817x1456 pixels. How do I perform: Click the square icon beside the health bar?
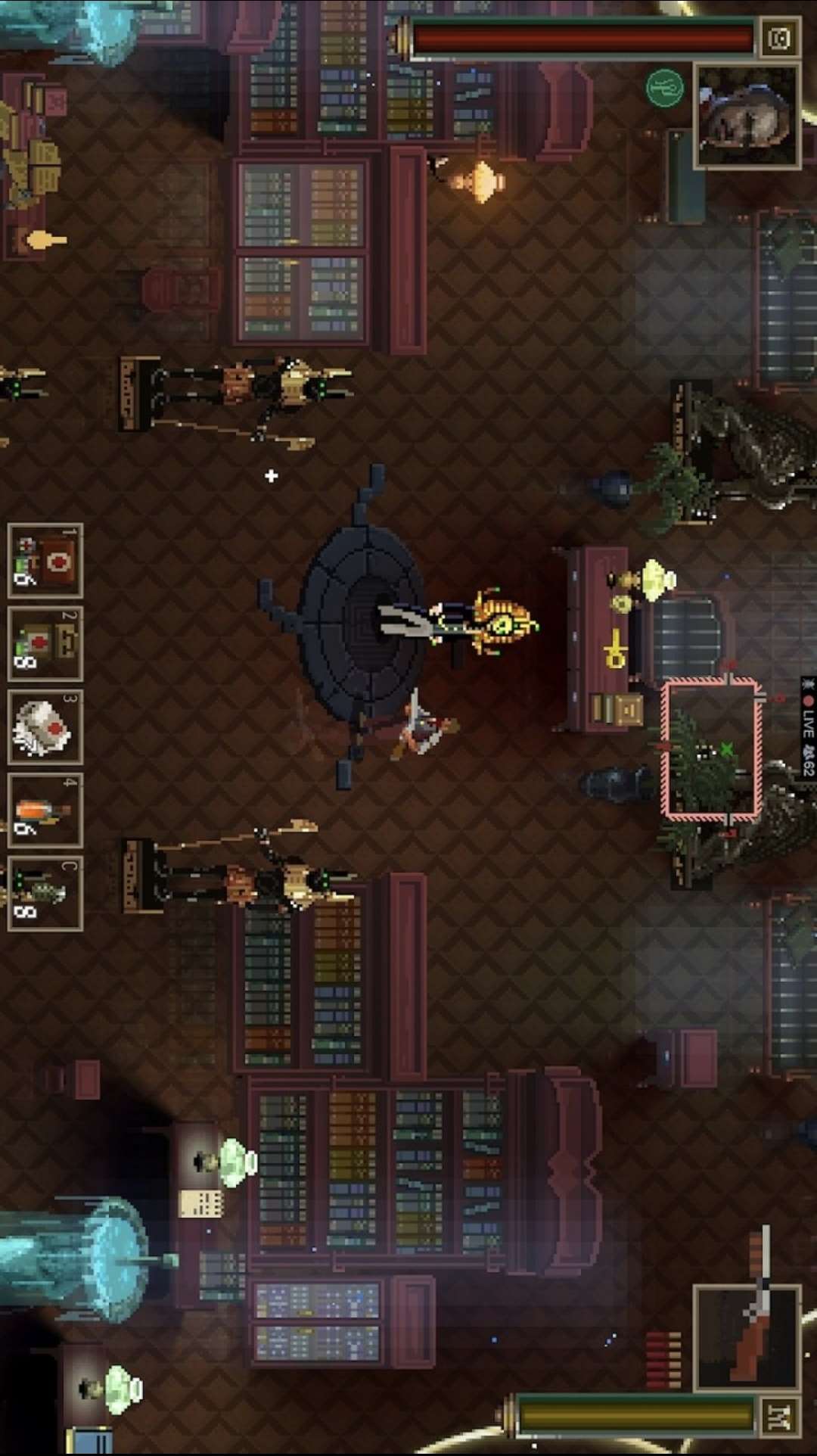click(778, 39)
